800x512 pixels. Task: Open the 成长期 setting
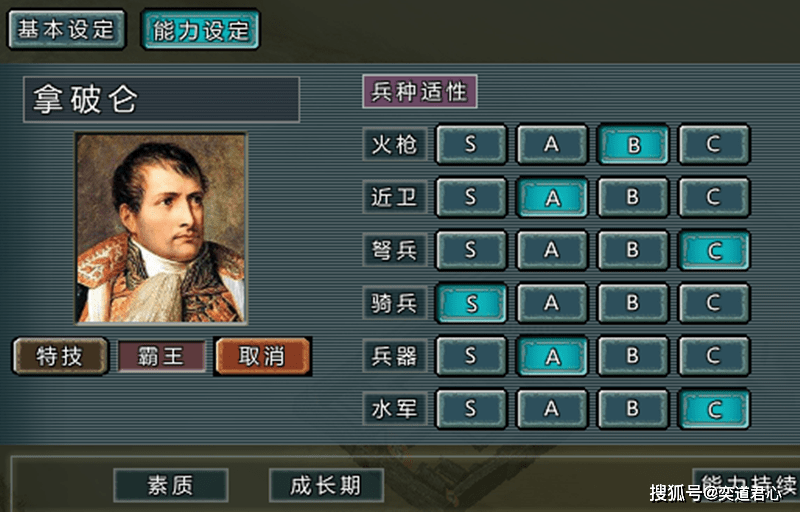tap(327, 486)
